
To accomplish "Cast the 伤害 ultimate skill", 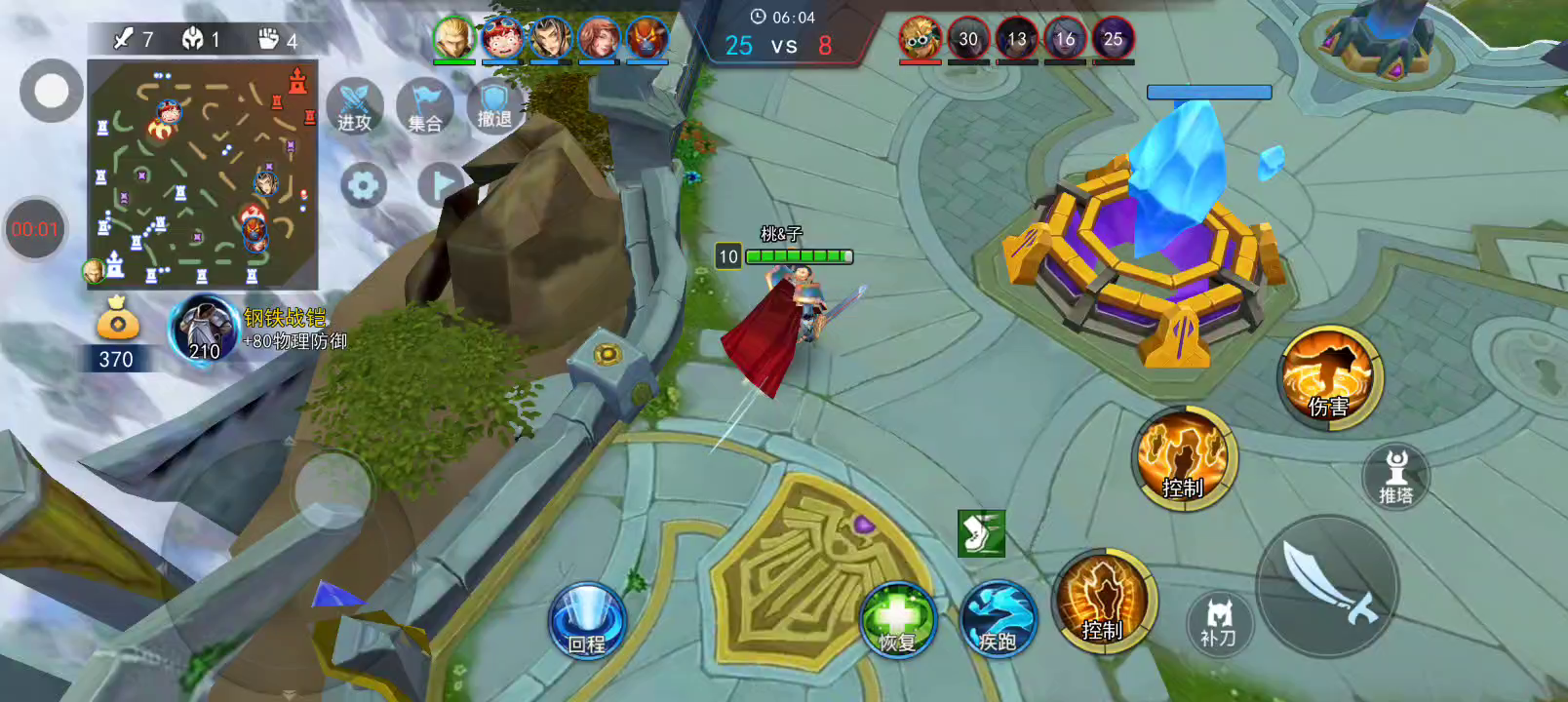I will point(1329,377).
